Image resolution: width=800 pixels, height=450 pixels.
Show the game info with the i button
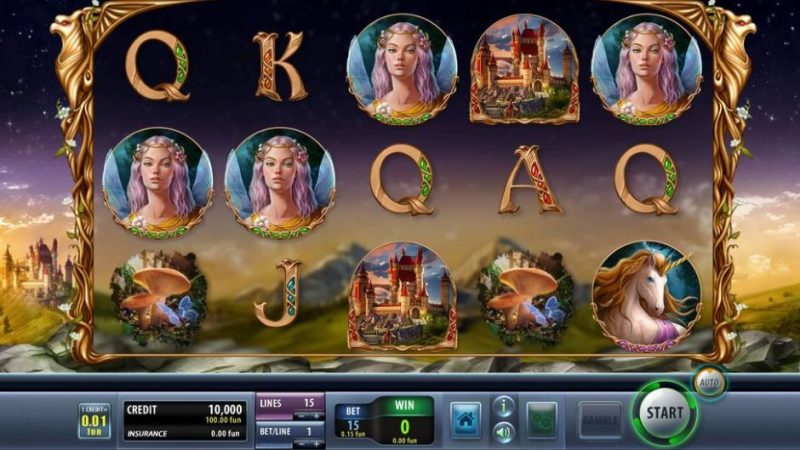click(x=504, y=407)
